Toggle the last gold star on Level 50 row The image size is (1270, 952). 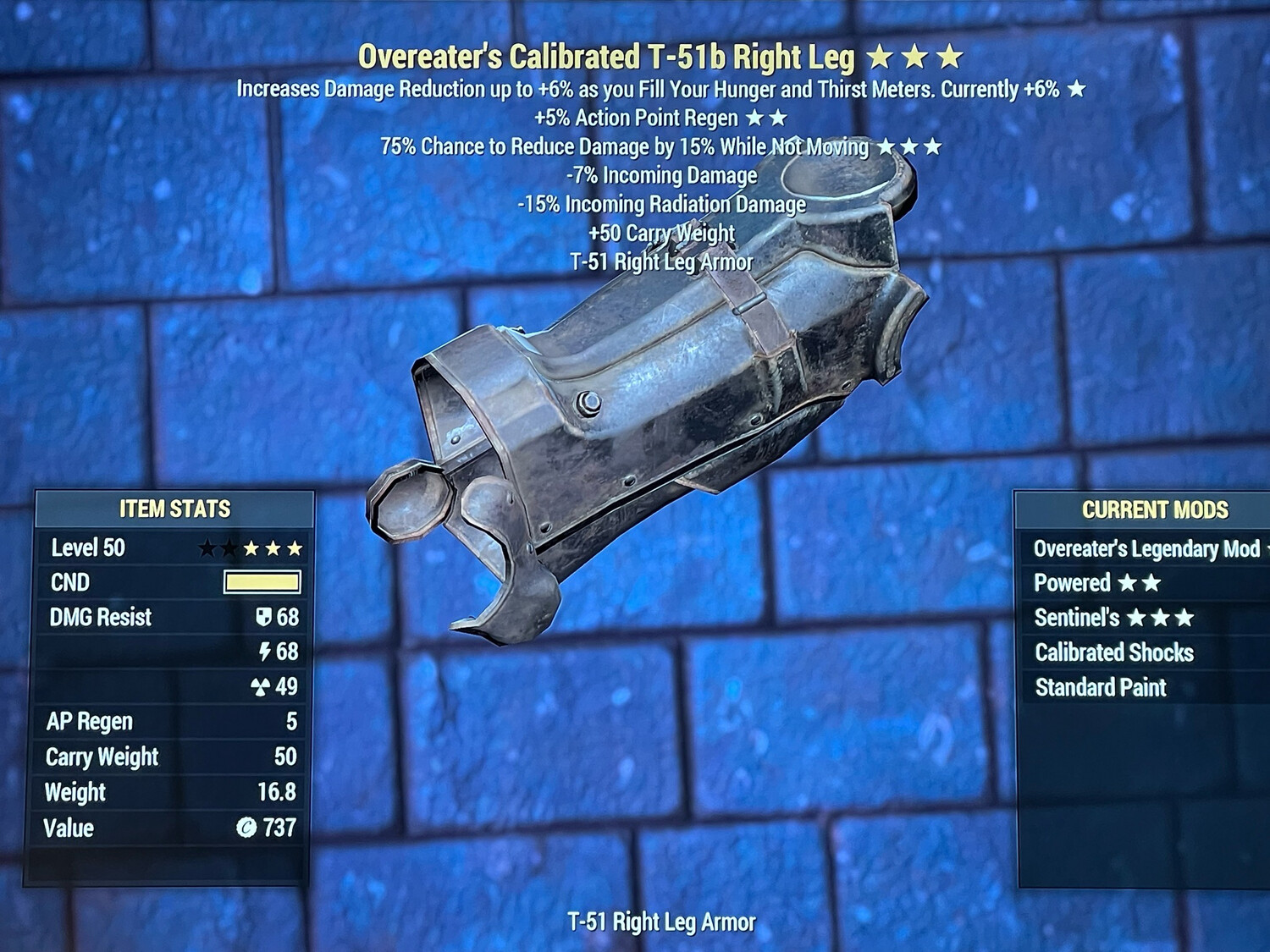[296, 548]
